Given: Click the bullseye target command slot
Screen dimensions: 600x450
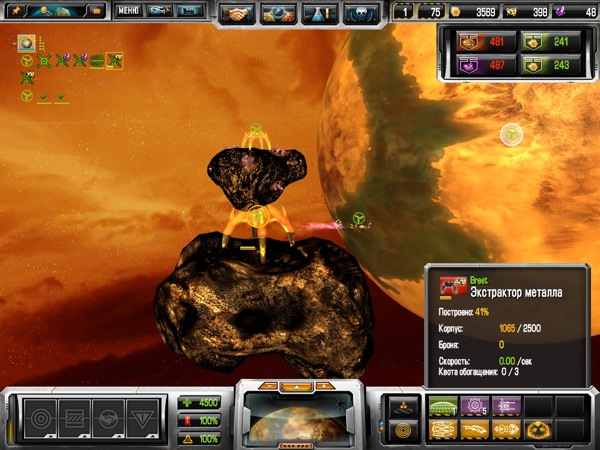Looking at the screenshot, I should [x=41, y=413].
